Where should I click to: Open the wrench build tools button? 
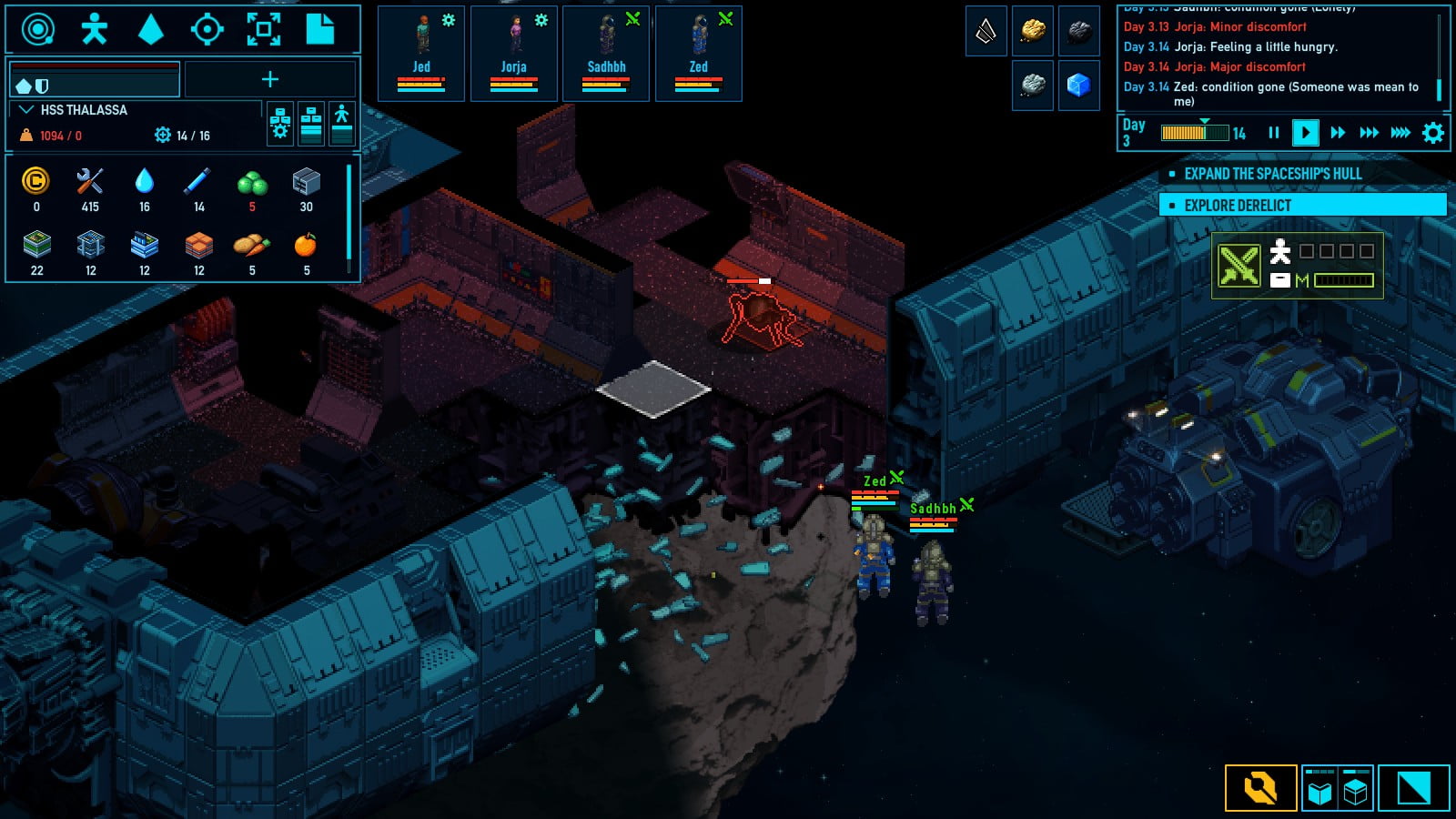[x=1260, y=788]
